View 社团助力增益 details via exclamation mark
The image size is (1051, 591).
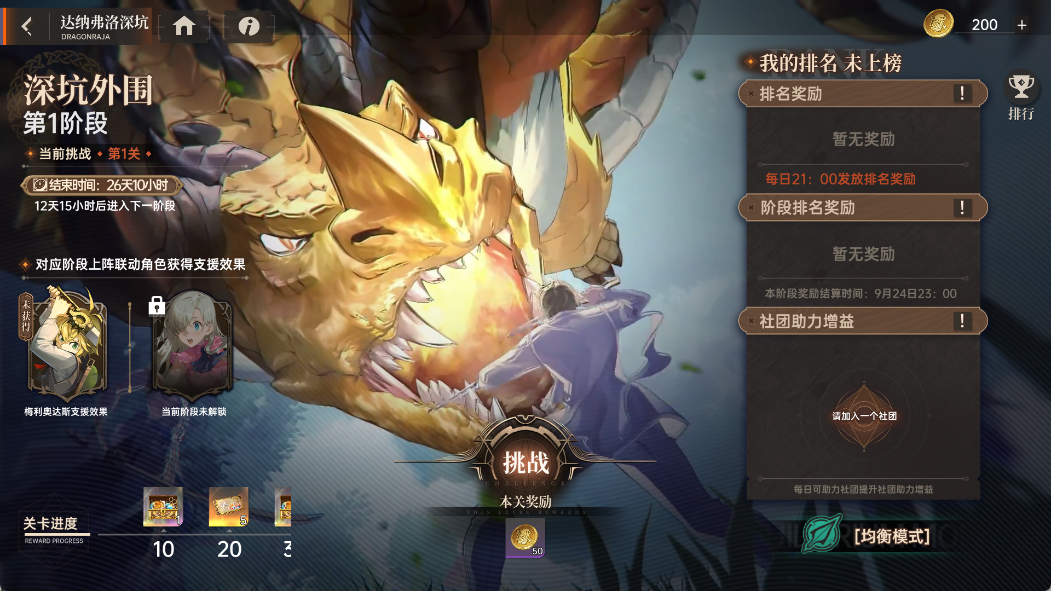coord(962,321)
